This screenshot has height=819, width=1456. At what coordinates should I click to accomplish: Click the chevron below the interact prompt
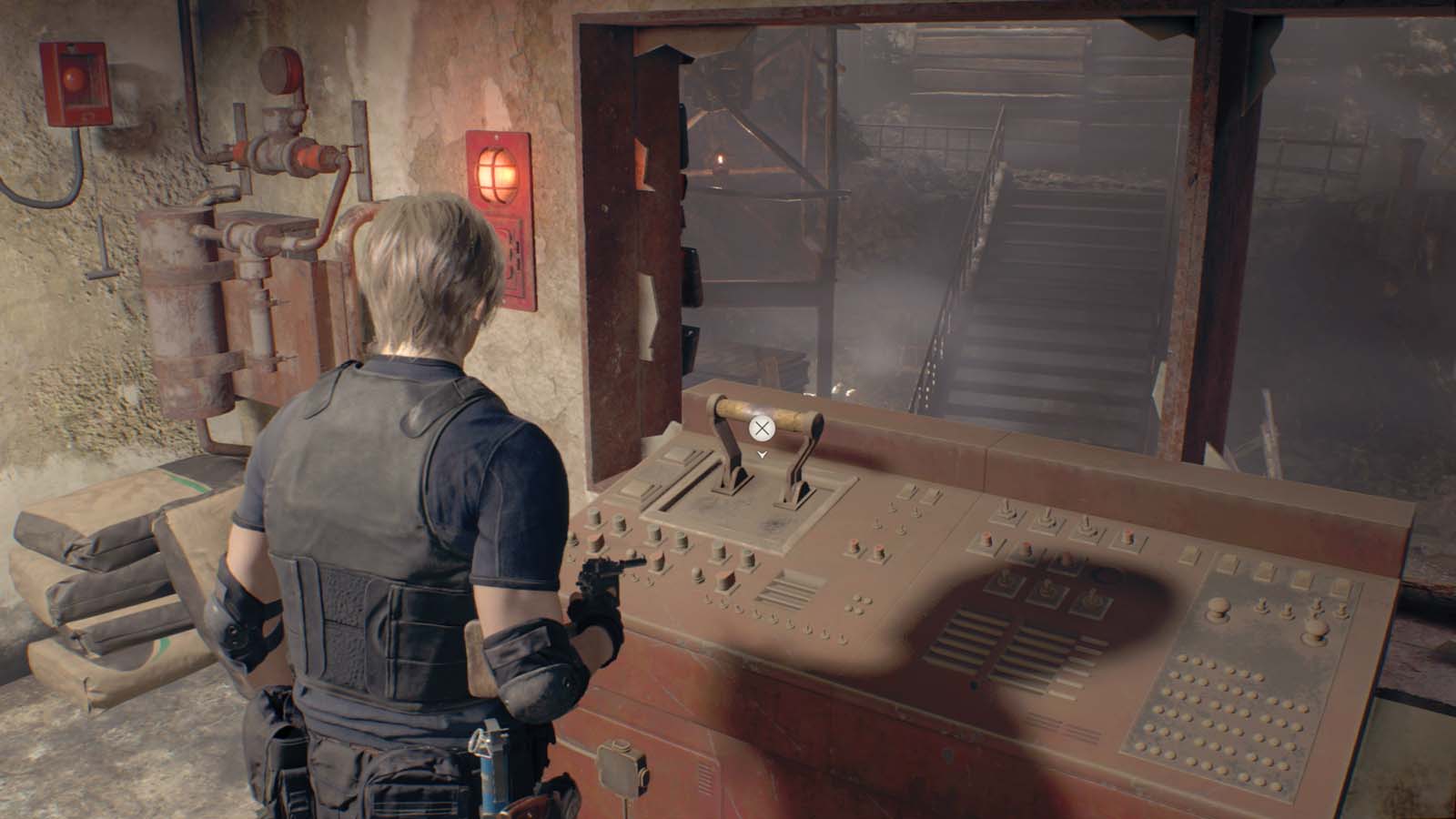click(762, 454)
